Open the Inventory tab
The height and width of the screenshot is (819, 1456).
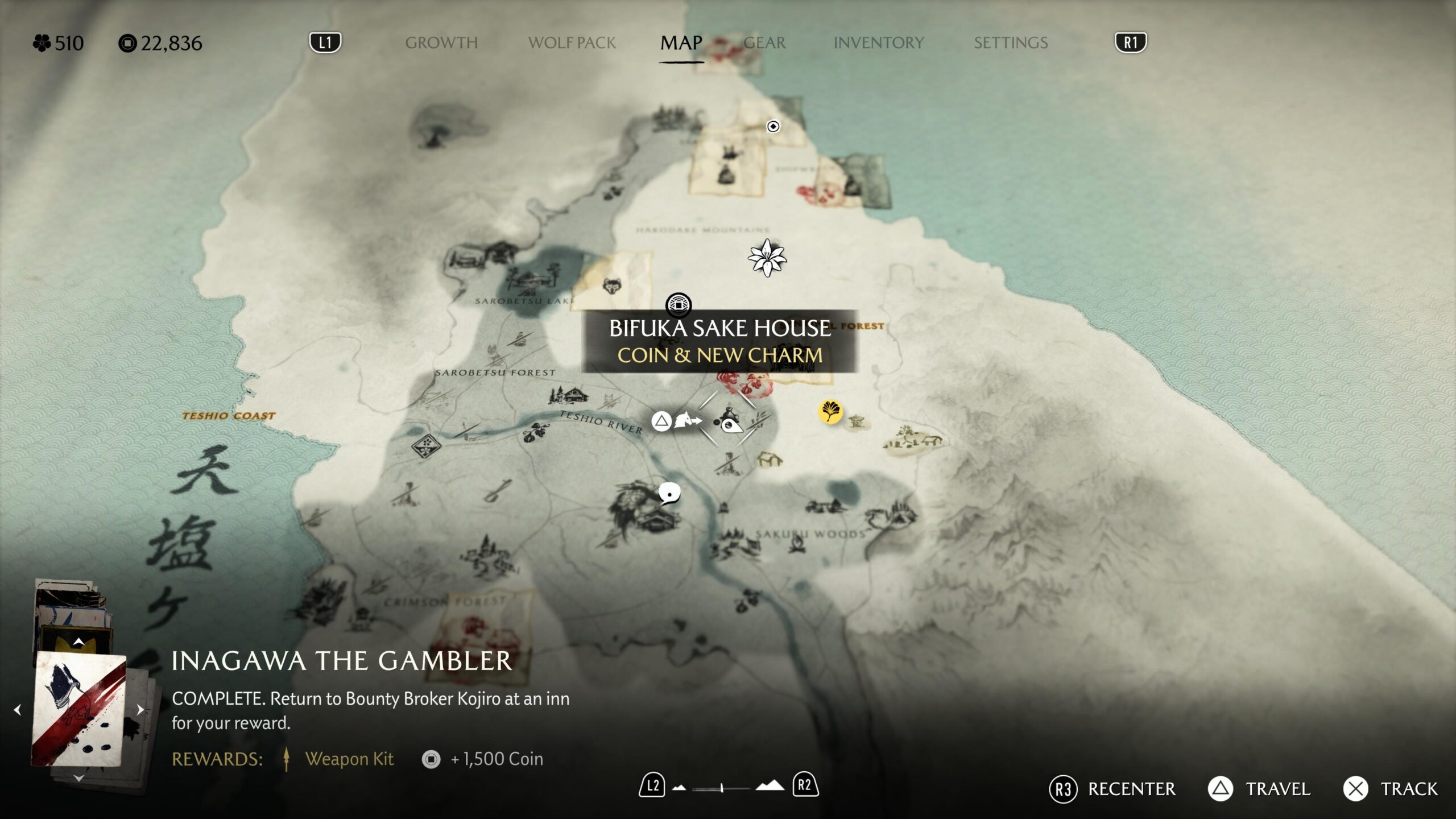(x=878, y=43)
